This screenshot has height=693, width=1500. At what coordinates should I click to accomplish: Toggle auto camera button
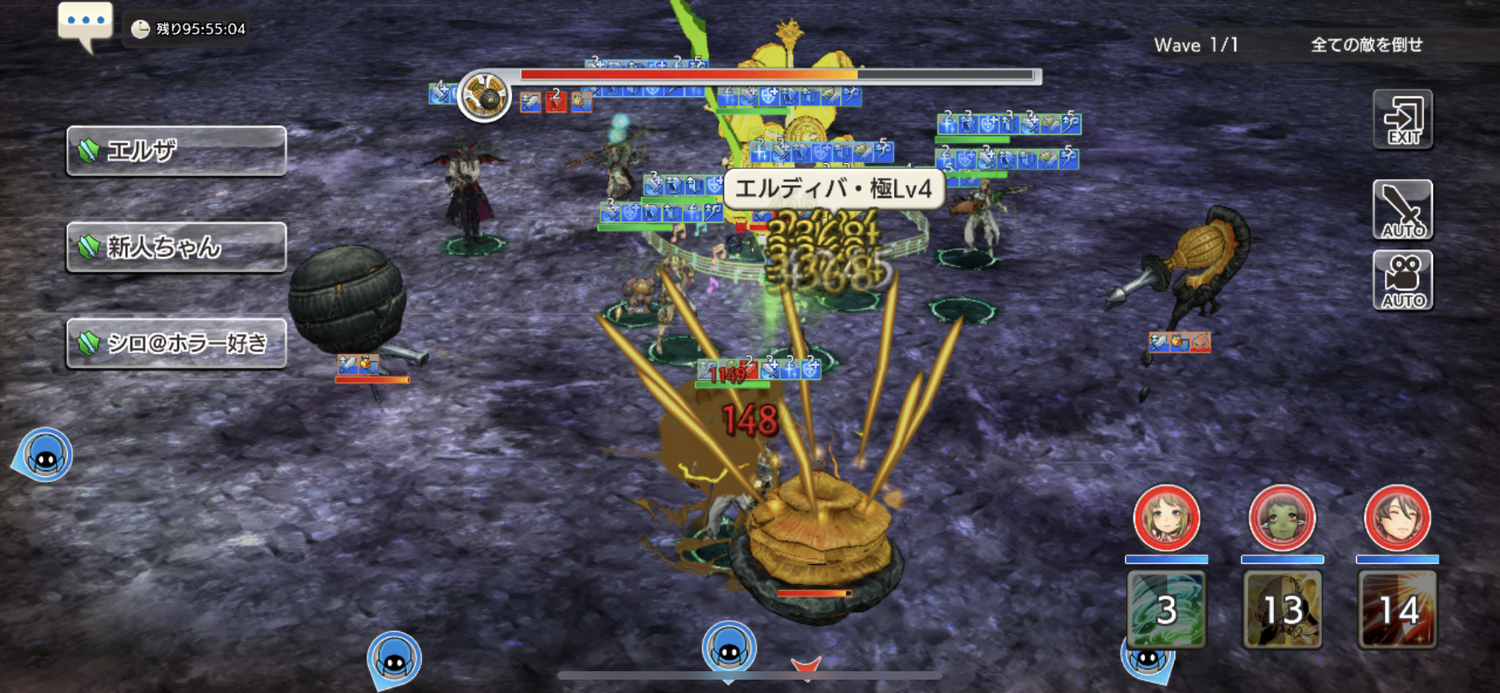pyautogui.click(x=1402, y=280)
